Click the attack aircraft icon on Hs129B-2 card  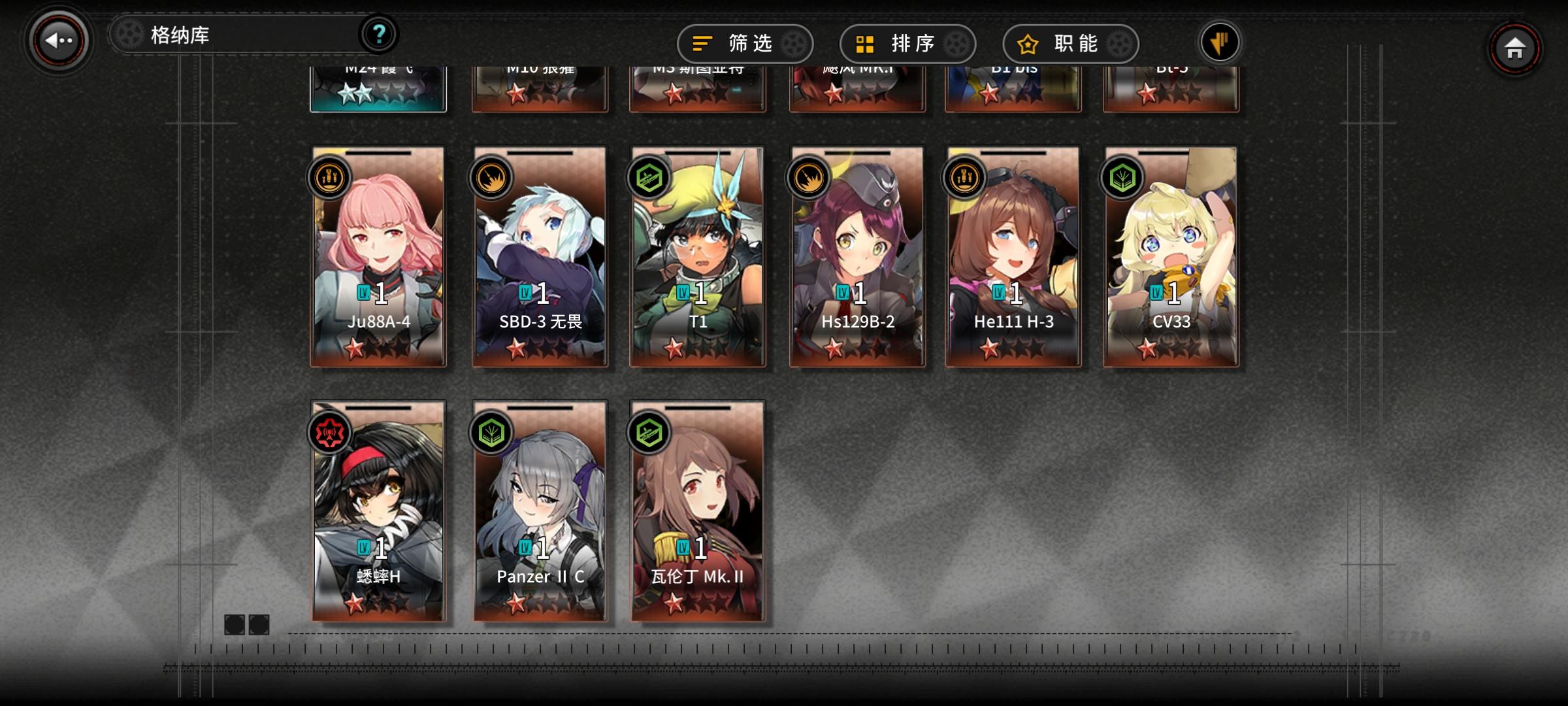tap(809, 178)
